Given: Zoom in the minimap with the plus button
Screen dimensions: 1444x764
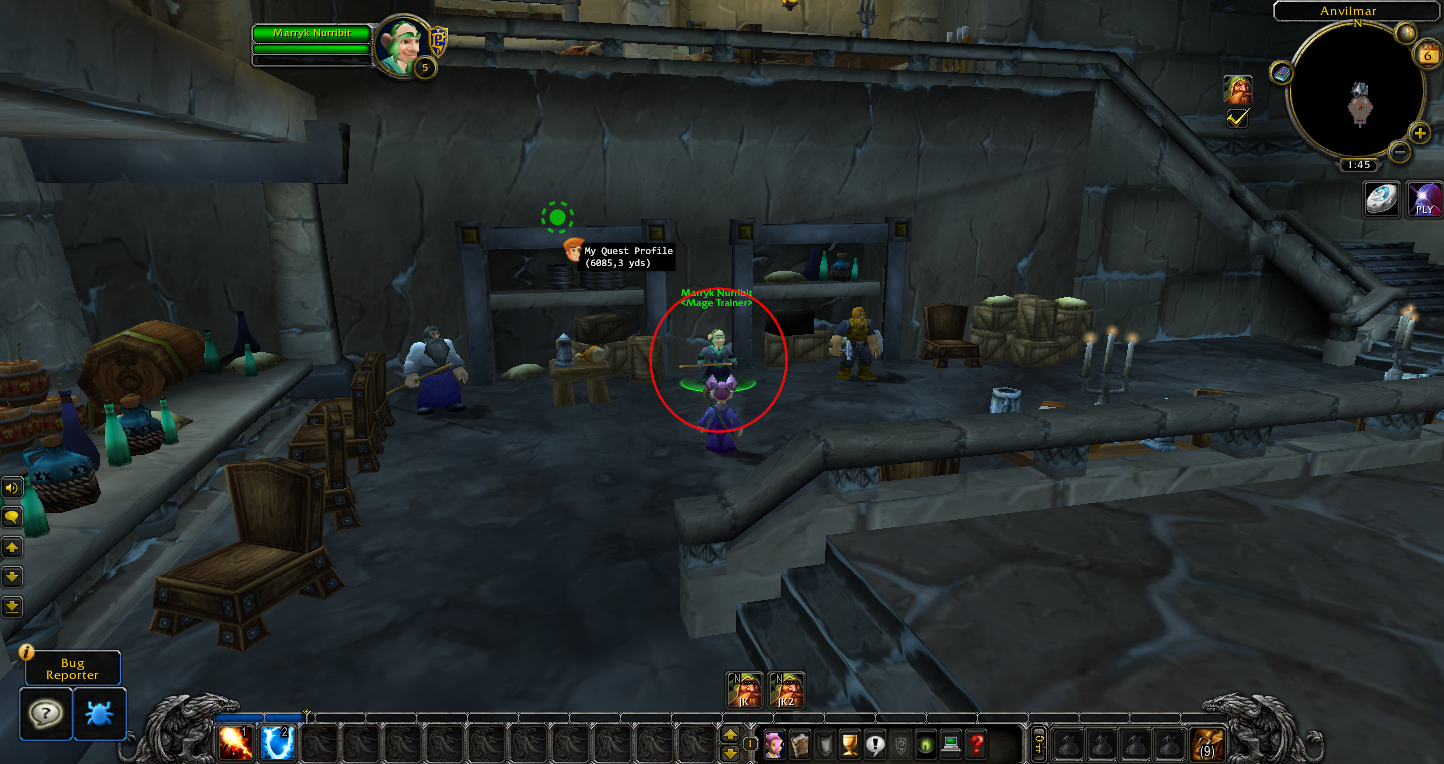Looking at the screenshot, I should click(1420, 133).
